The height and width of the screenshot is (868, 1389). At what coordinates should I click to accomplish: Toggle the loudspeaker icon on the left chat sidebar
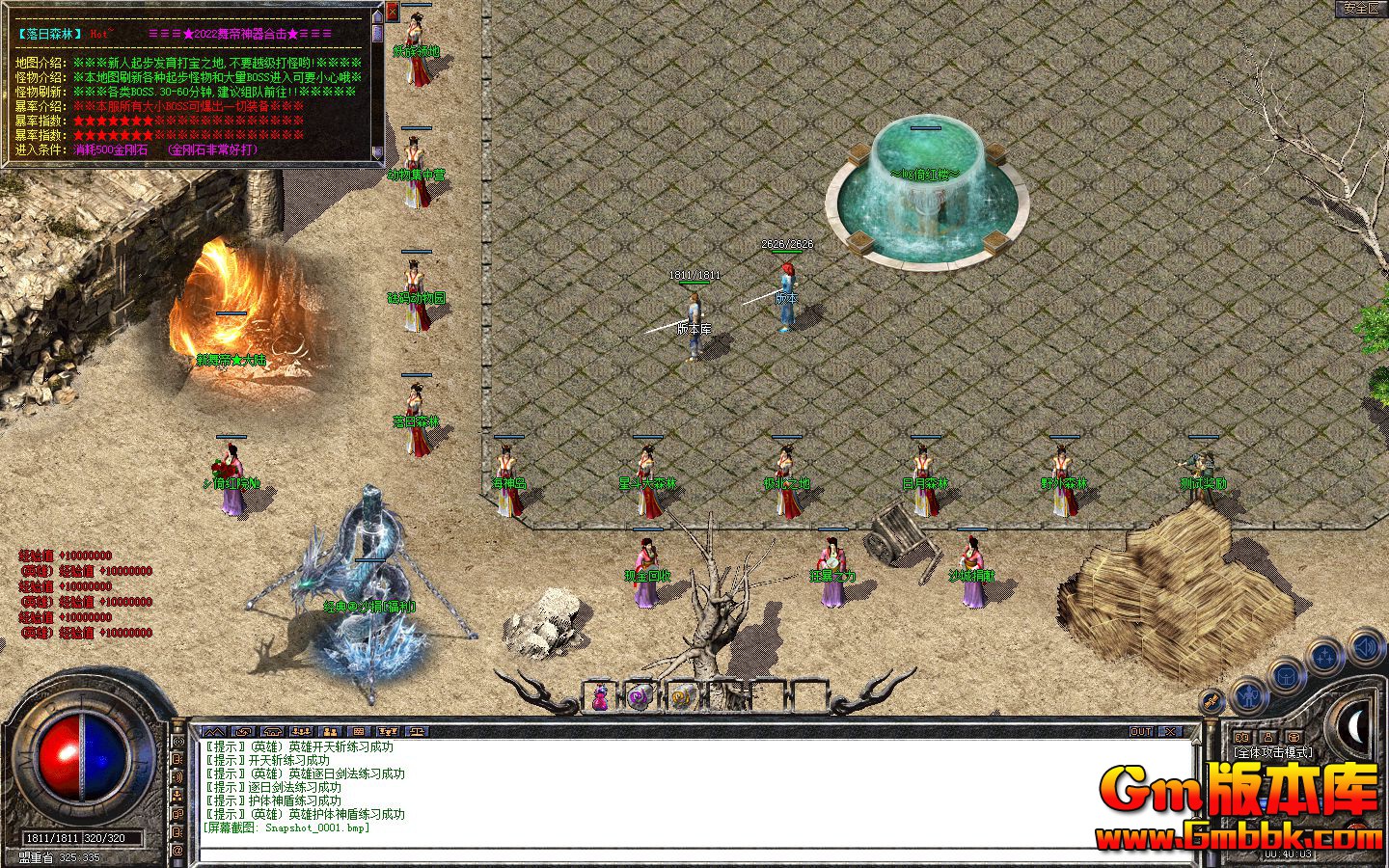[177, 776]
